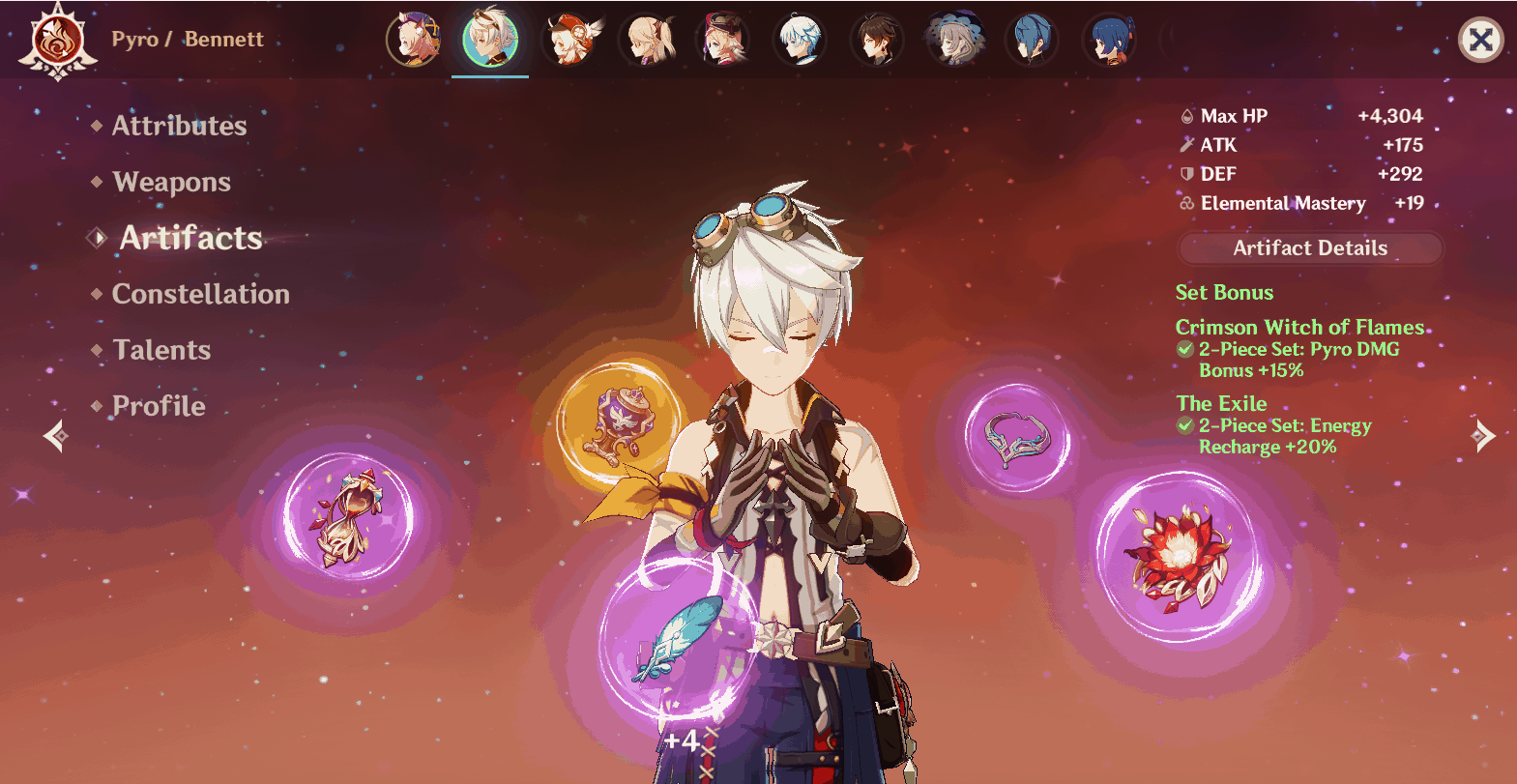1517x784 pixels.
Task: Pick the circlet tiara artifact slot
Action: (x=1017, y=438)
